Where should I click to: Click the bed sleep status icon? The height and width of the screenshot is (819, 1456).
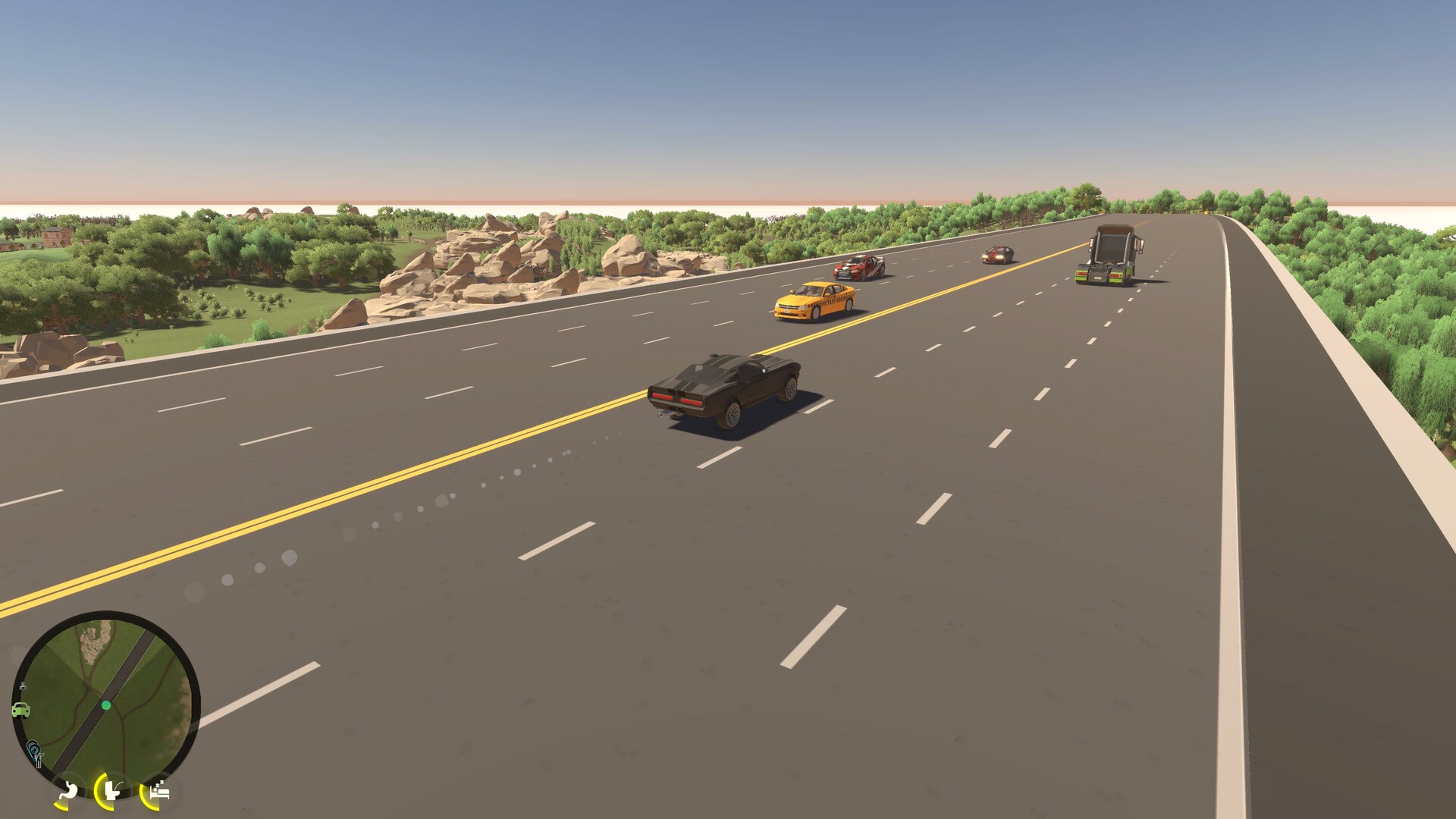158,792
